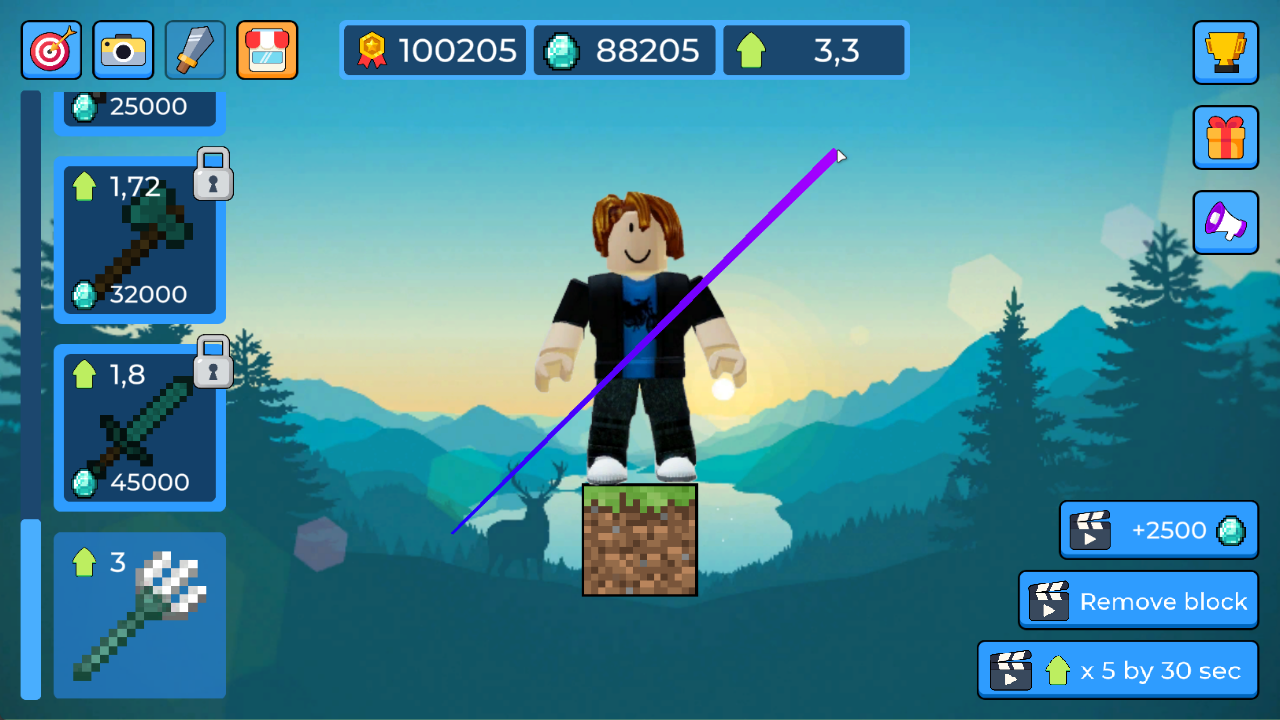This screenshot has height=720, width=1280.
Task: Select the trident upgrade in the sidebar
Action: pyautogui.click(x=139, y=615)
